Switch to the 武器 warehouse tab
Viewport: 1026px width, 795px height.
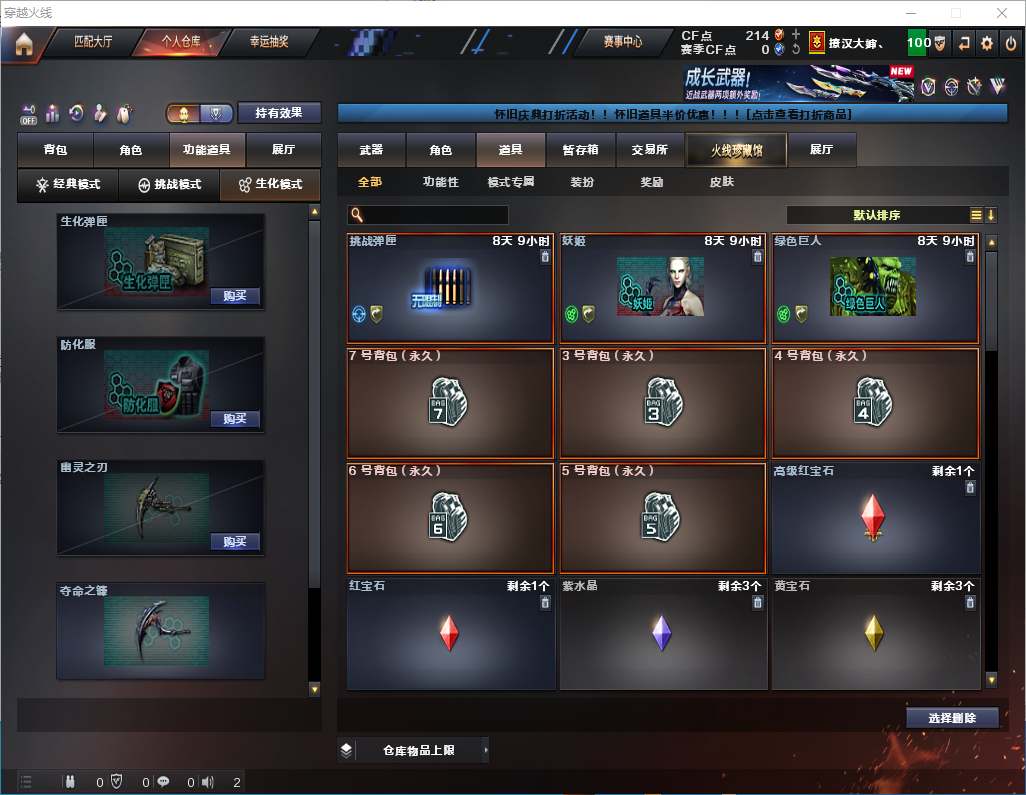coord(371,150)
